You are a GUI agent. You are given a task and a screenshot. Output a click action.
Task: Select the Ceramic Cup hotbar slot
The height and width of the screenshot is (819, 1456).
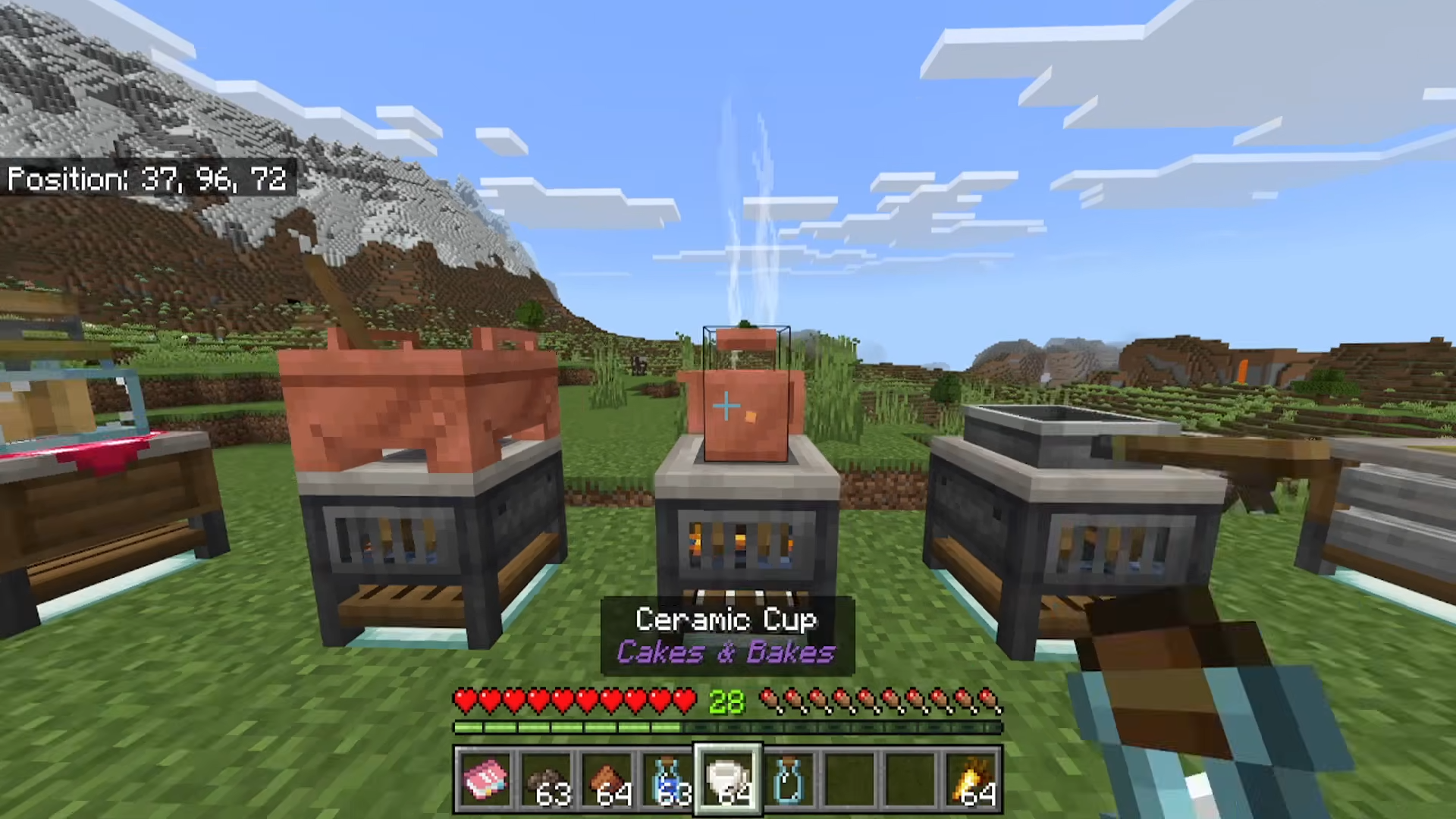coord(729,779)
